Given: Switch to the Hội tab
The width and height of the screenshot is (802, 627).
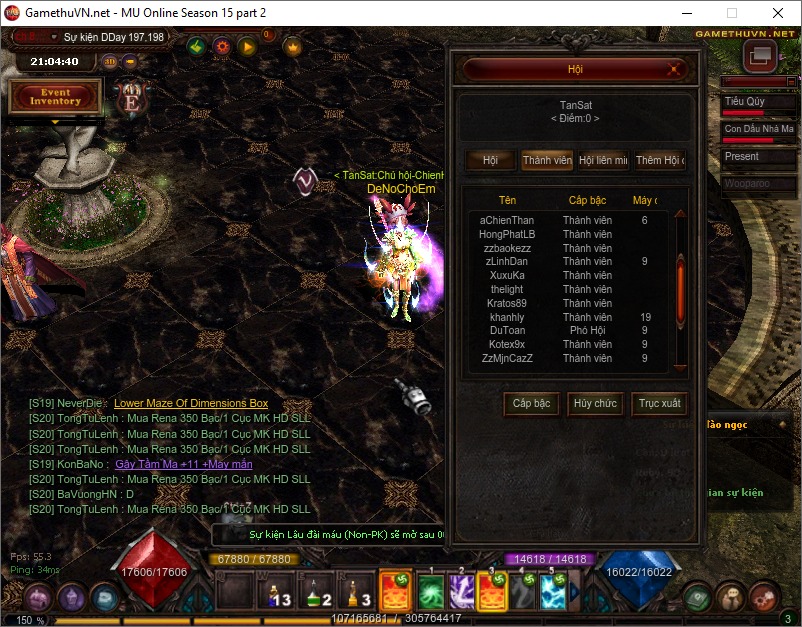Looking at the screenshot, I should point(490,160).
